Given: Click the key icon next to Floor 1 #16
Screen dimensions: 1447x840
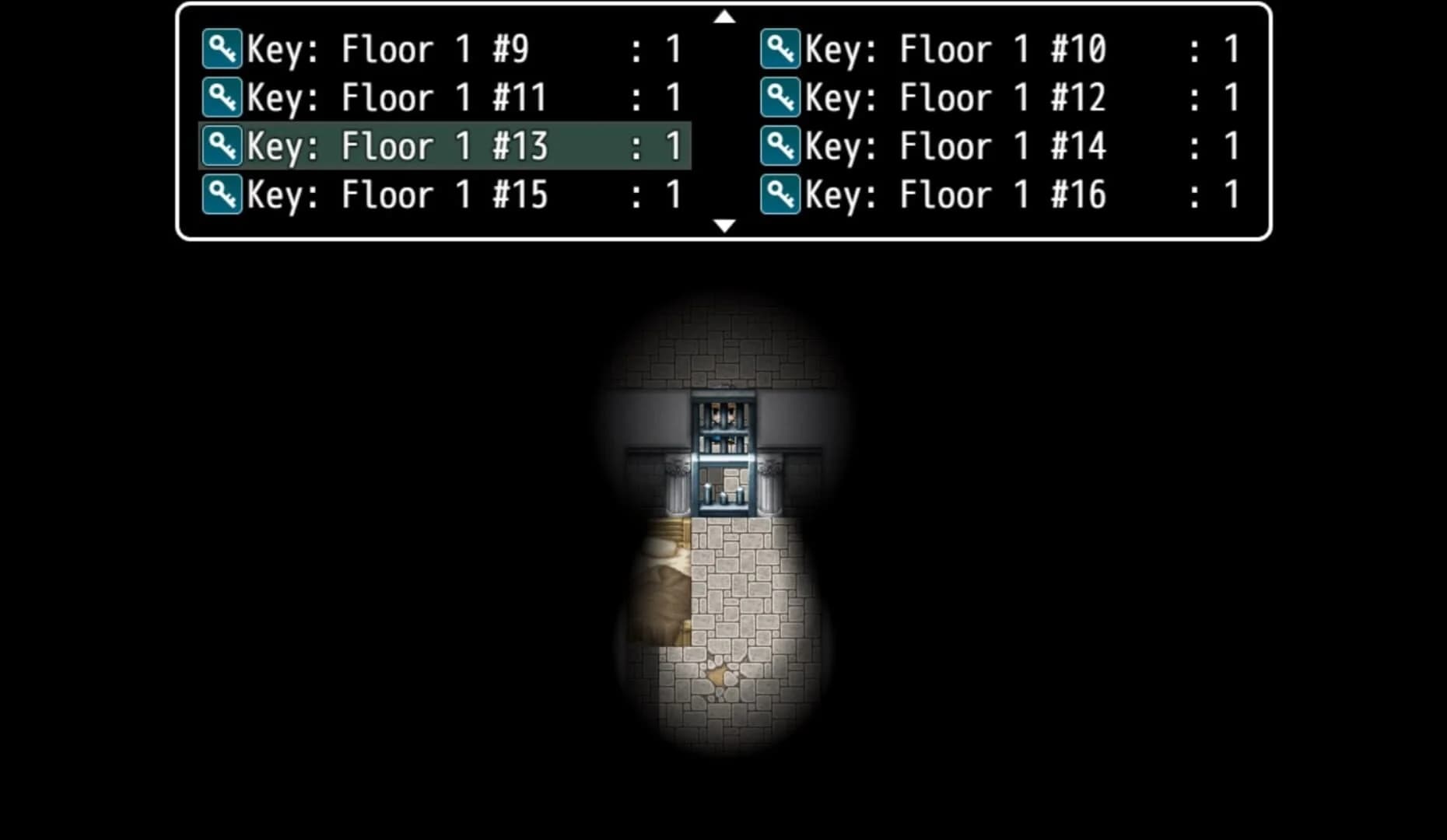Looking at the screenshot, I should pyautogui.click(x=780, y=194).
